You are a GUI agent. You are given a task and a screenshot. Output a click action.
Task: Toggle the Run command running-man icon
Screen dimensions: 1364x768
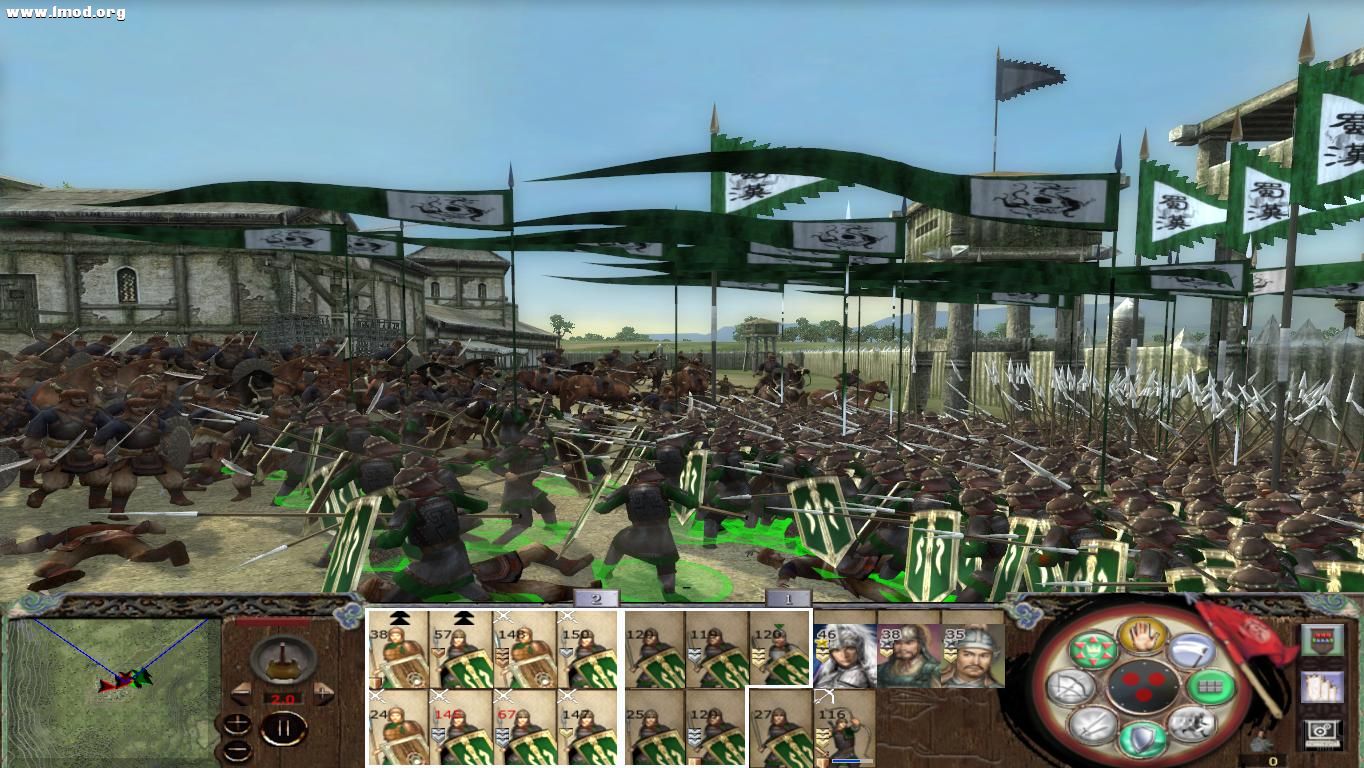click(x=1192, y=727)
